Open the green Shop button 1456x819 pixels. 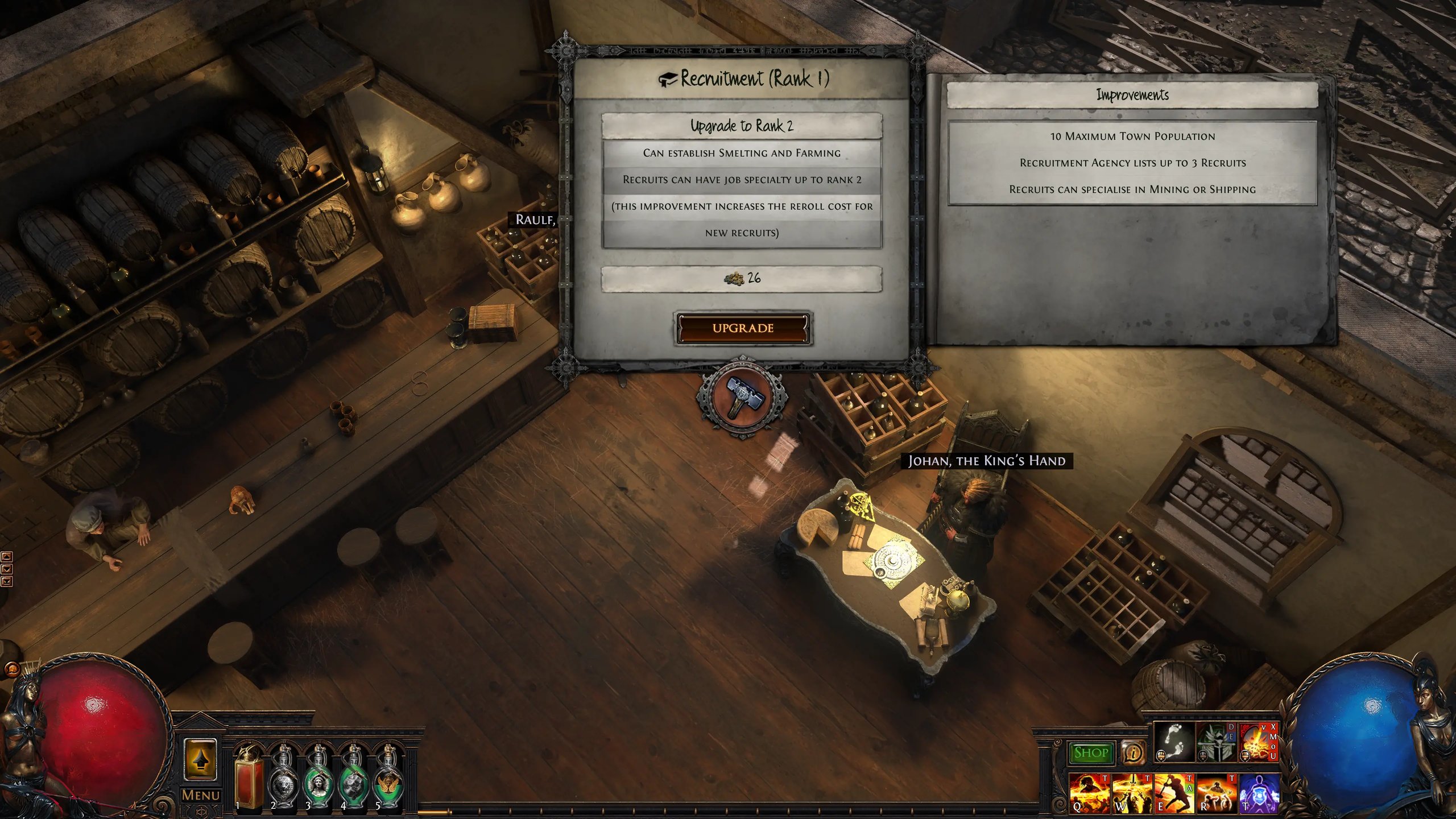coord(1090,753)
